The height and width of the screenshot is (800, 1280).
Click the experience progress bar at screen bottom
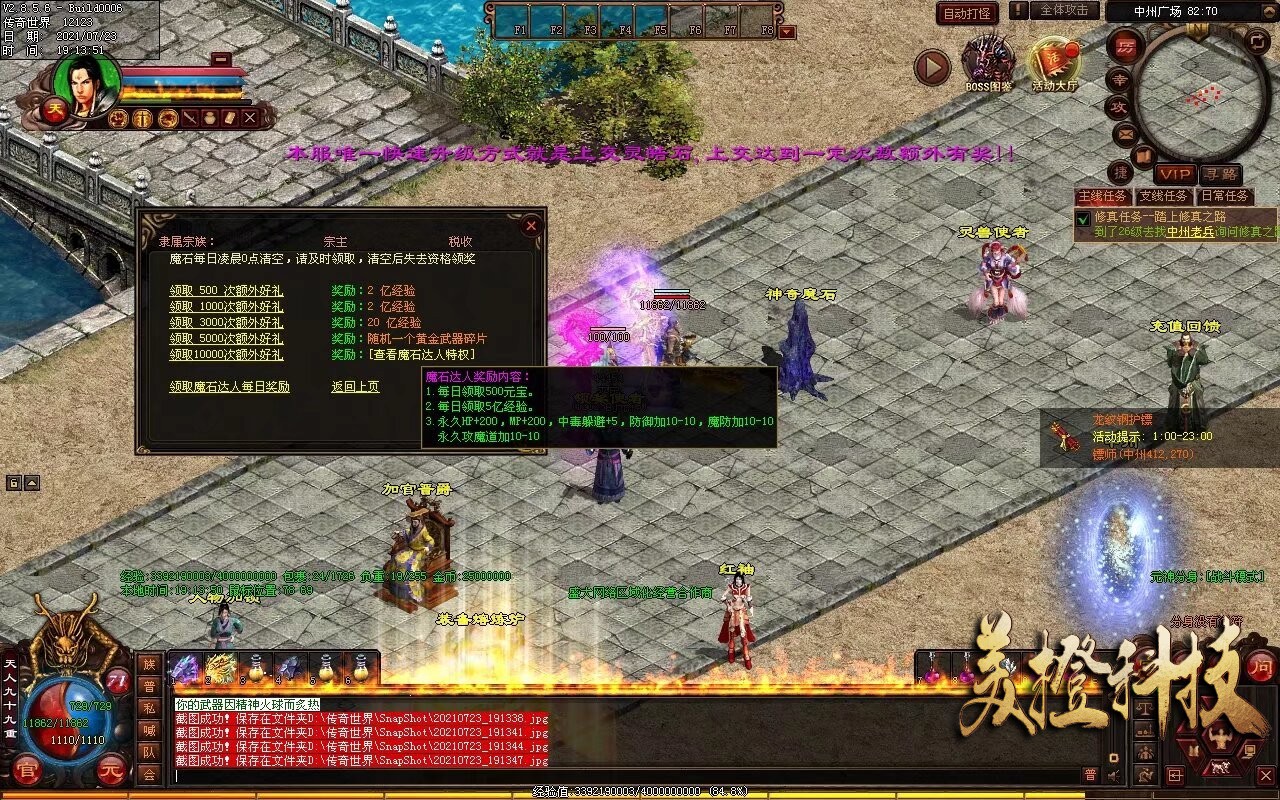pyautogui.click(x=640, y=791)
